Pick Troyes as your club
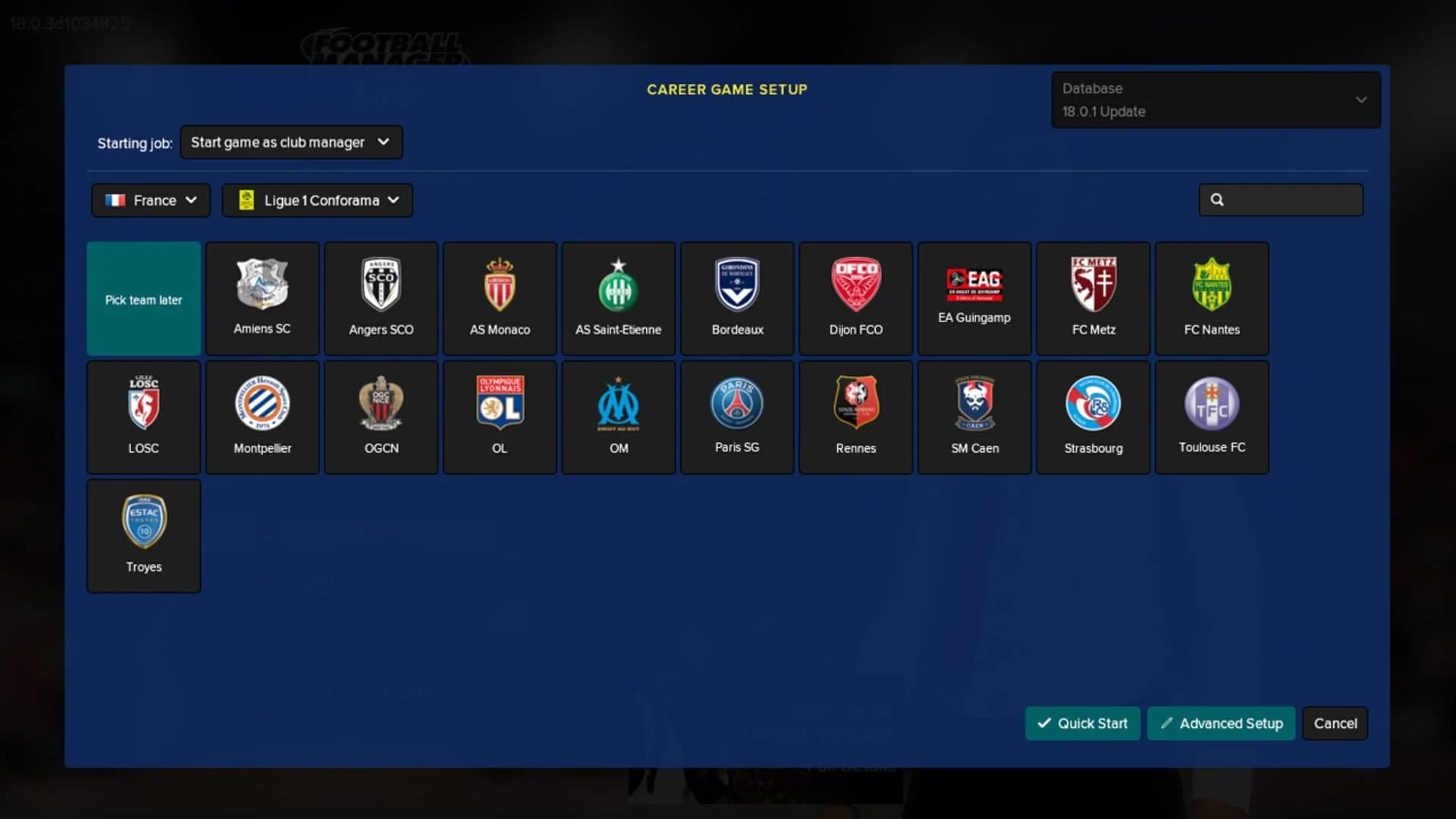Screen dimensions: 1456x819 click(143, 535)
